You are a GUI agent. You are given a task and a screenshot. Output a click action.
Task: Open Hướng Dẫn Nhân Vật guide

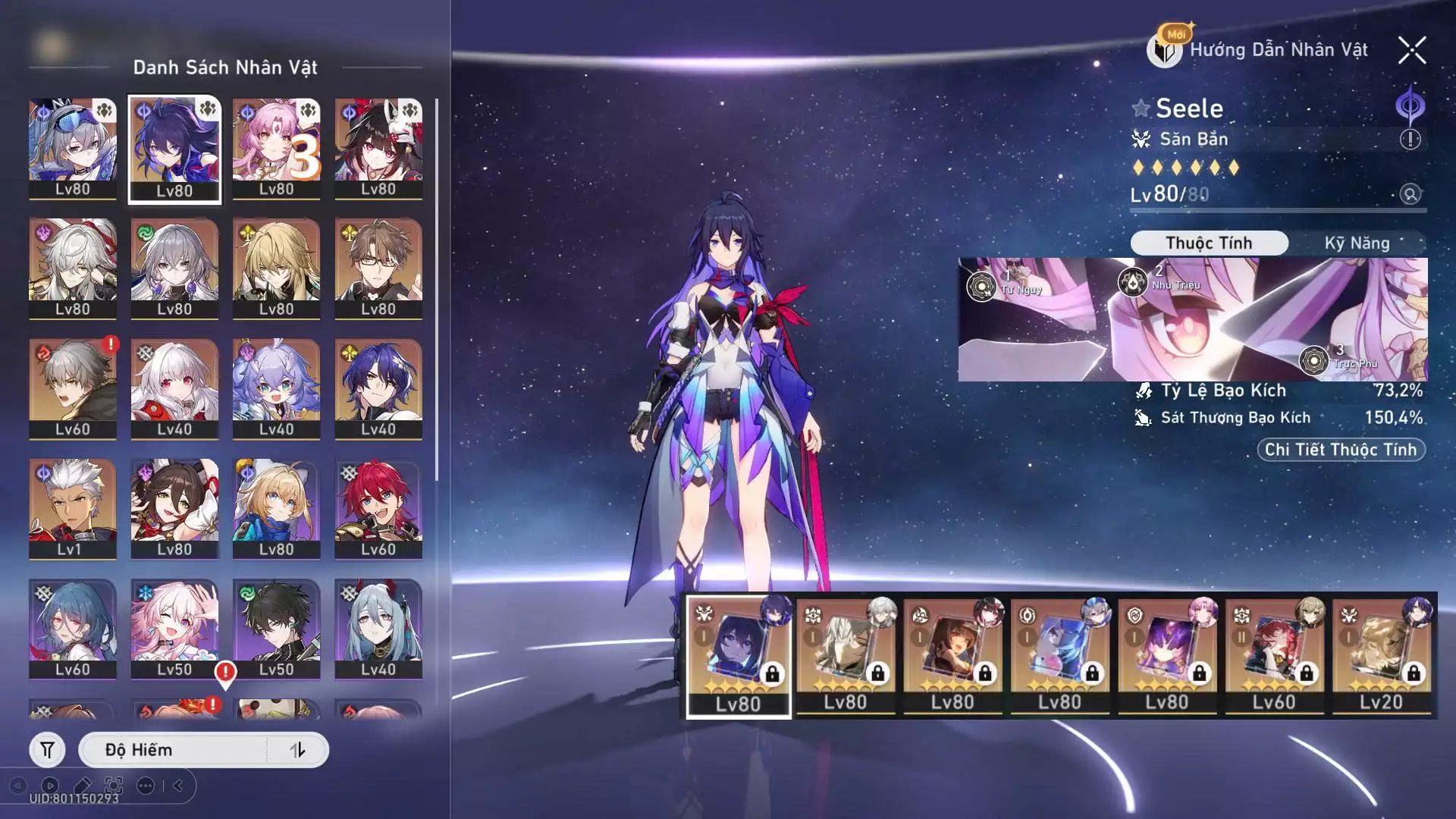point(1259,50)
